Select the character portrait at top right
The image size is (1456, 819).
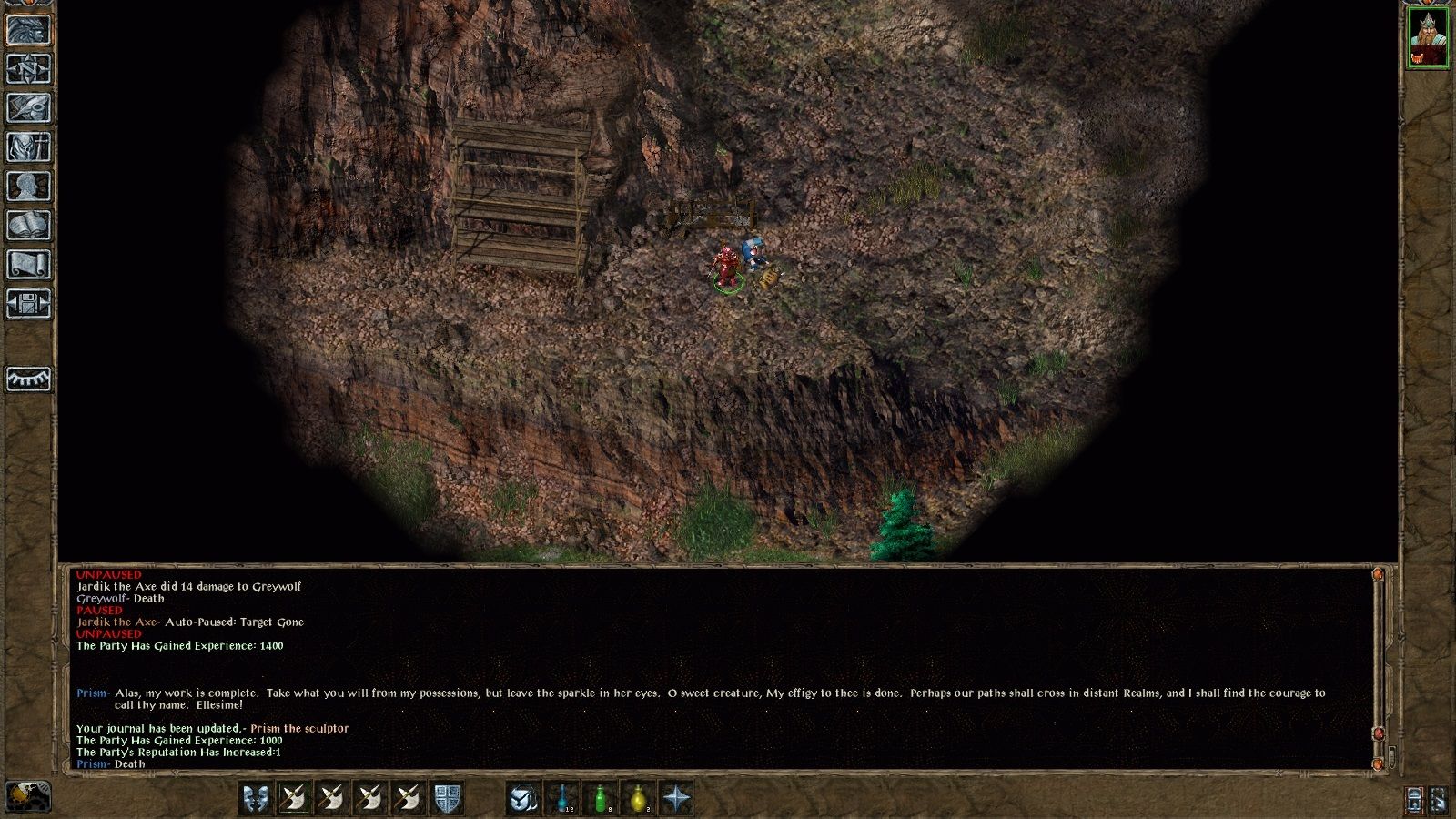[x=1428, y=38]
